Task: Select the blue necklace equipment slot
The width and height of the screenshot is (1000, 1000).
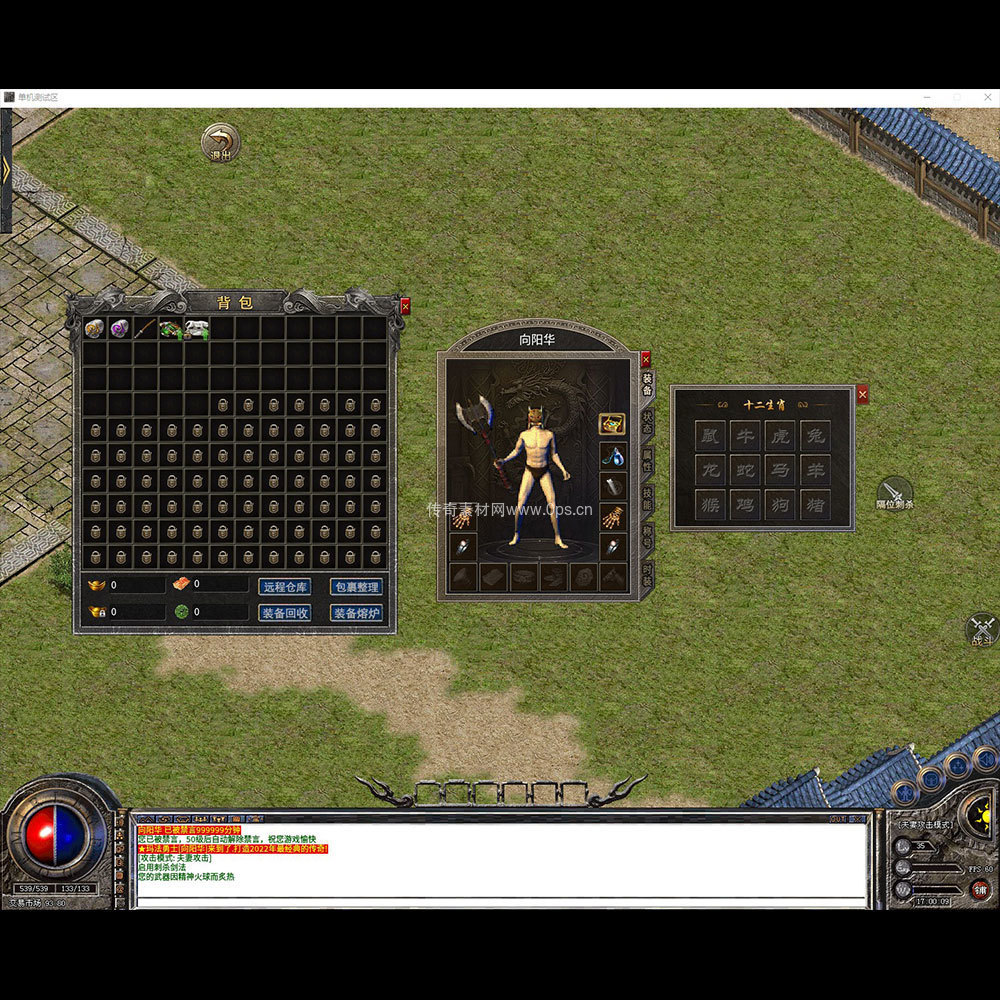Action: pyautogui.click(x=613, y=456)
